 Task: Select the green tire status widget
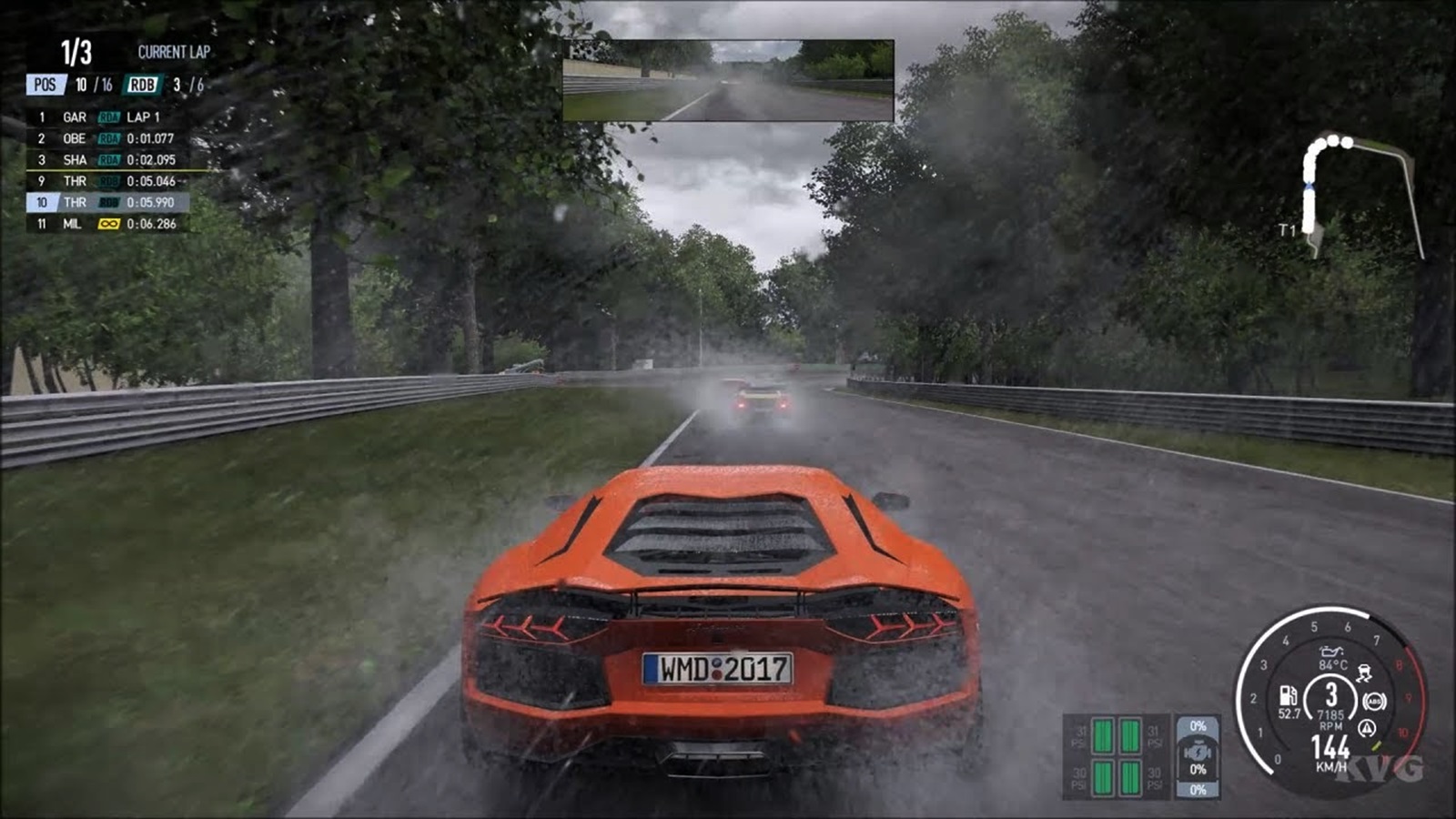pyautogui.click(x=1117, y=756)
